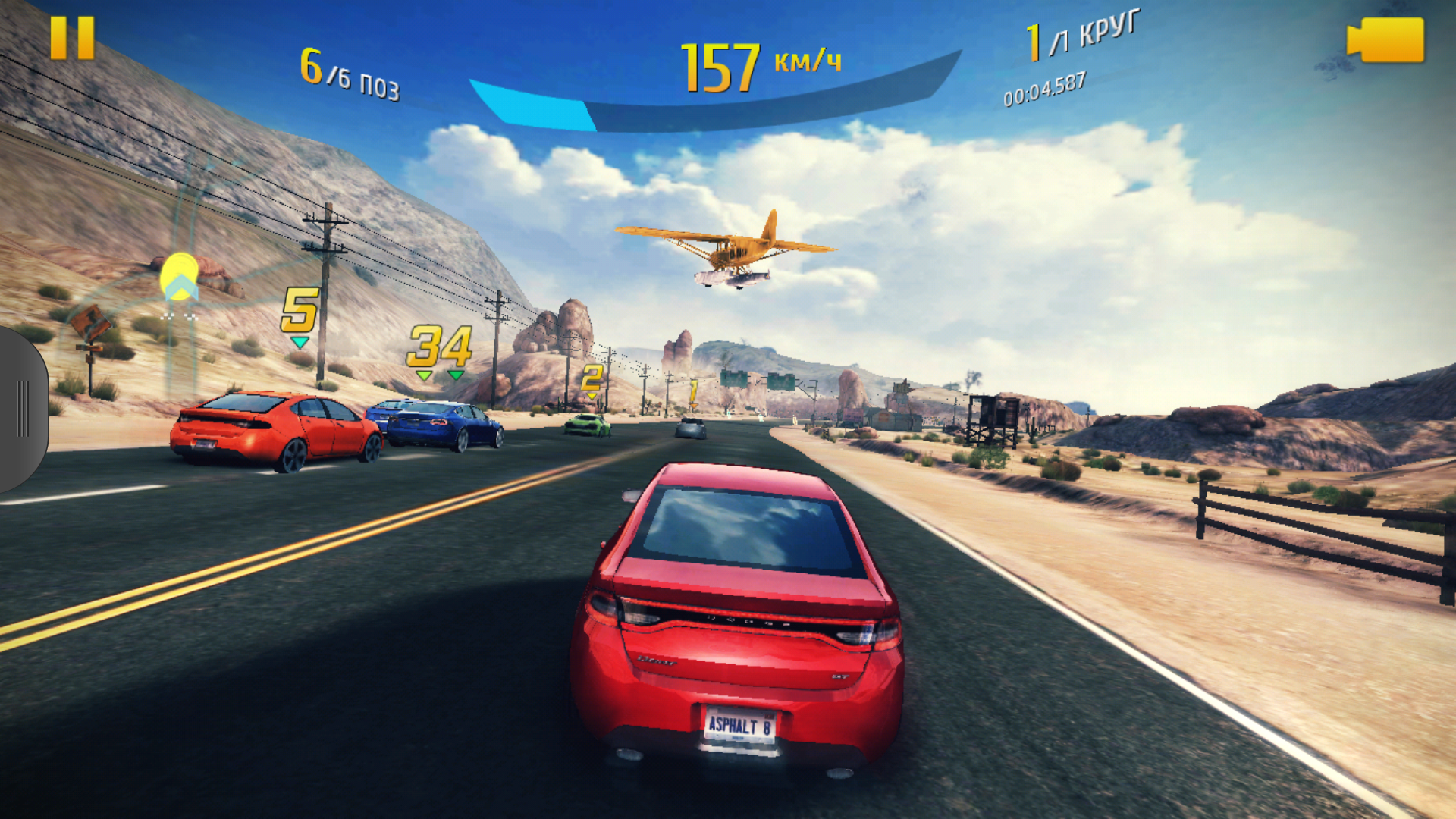Image resolution: width=1456 pixels, height=819 pixels.
Task: Open the gray side panel handle
Action: [x=23, y=409]
